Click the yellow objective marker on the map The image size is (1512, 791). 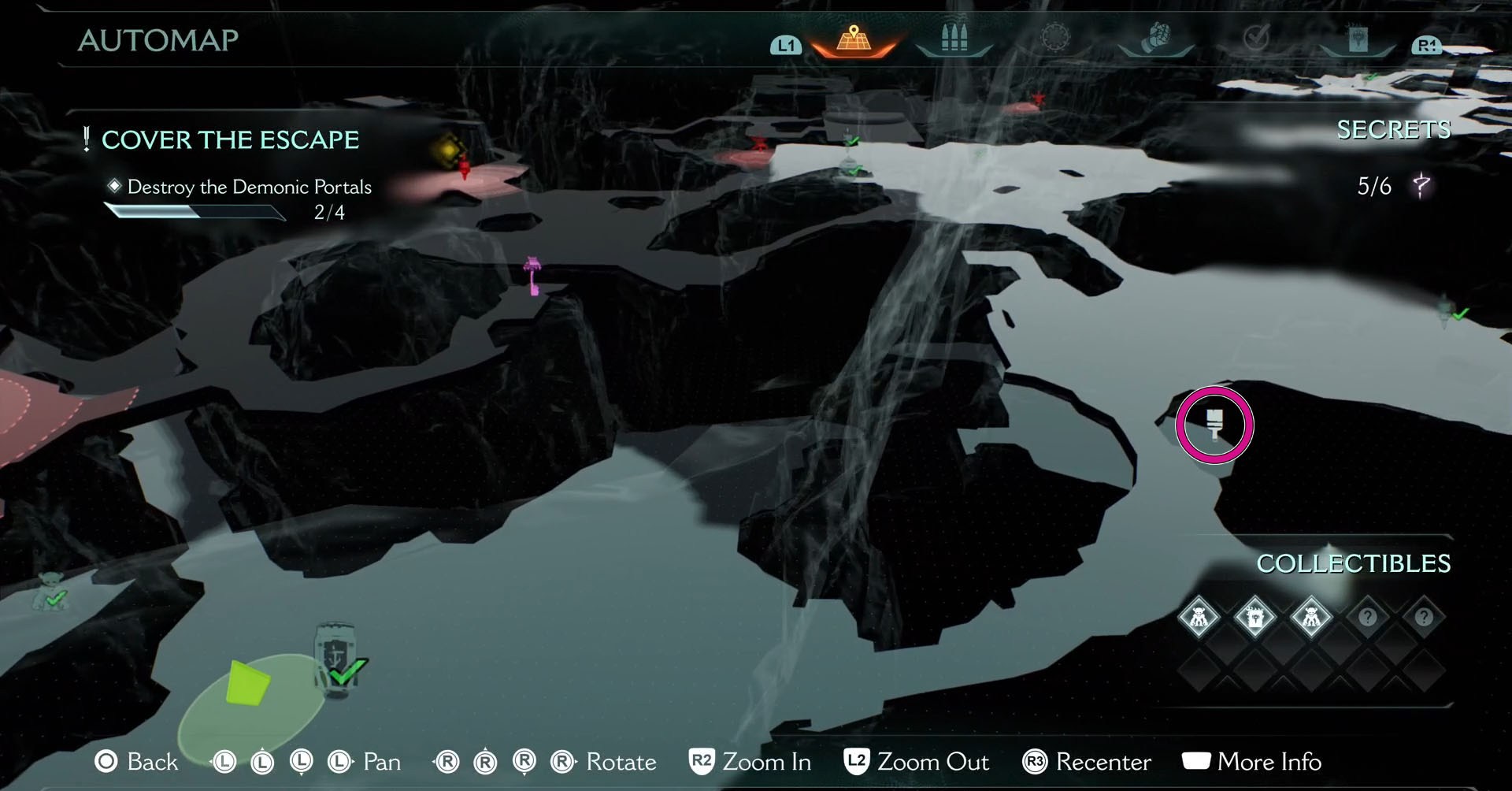click(x=449, y=148)
